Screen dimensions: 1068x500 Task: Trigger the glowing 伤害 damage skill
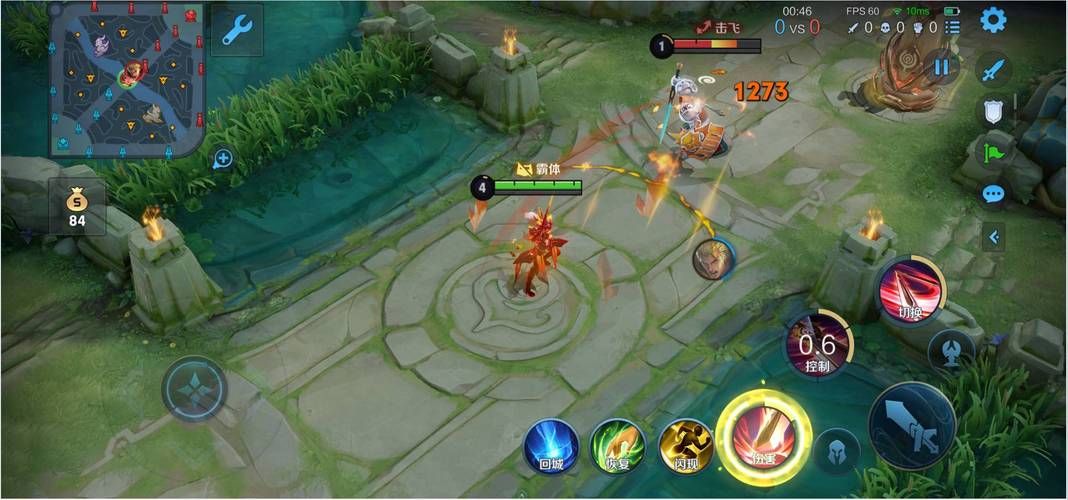tap(764, 438)
